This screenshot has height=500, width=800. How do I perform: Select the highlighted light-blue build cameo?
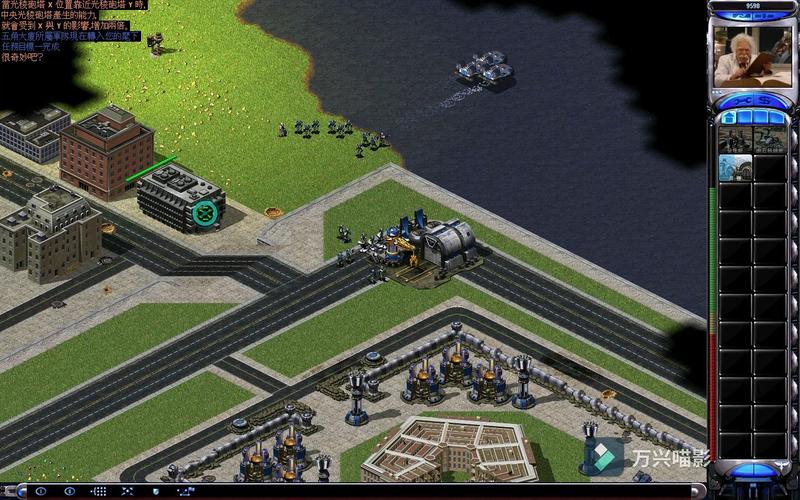click(735, 167)
